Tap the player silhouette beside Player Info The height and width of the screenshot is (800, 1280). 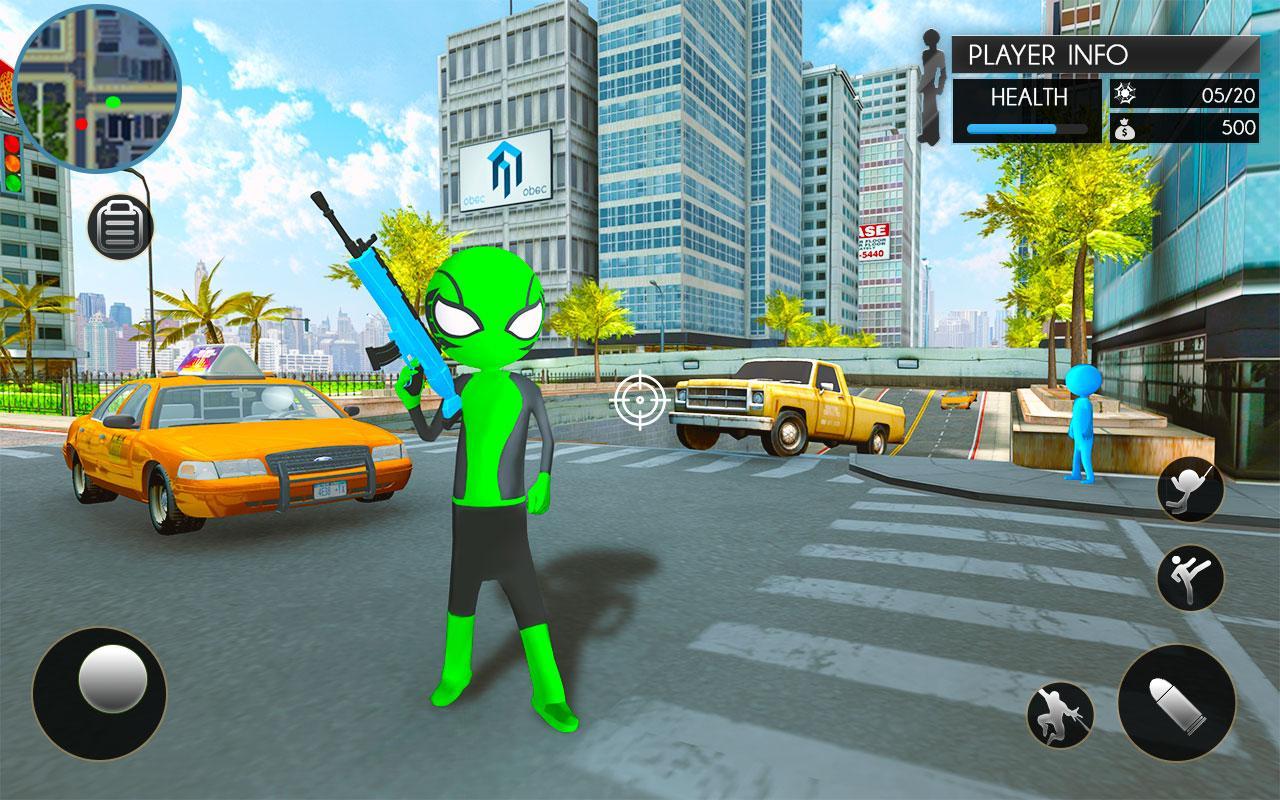(933, 80)
